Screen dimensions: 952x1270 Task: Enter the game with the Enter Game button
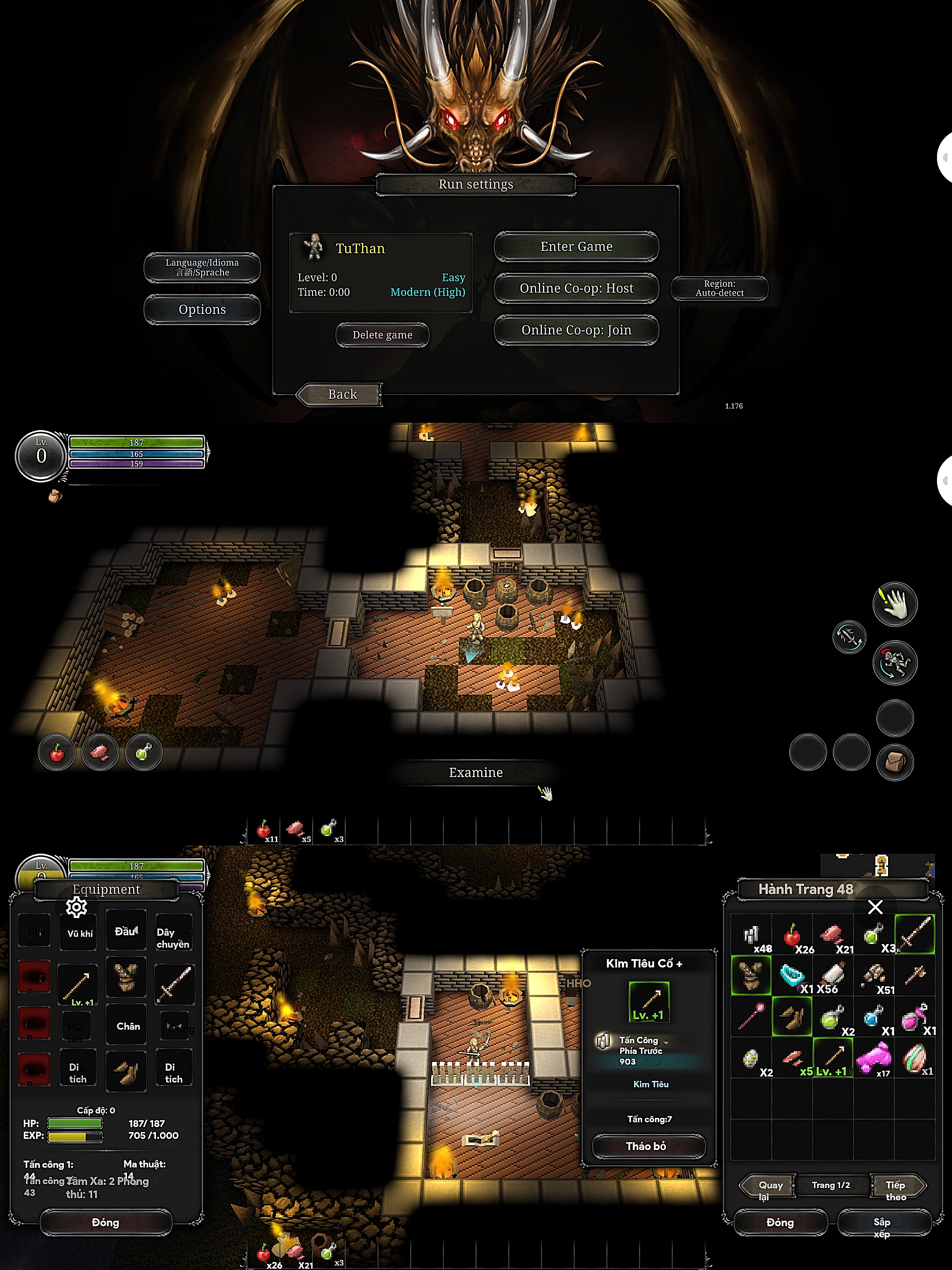pos(576,247)
